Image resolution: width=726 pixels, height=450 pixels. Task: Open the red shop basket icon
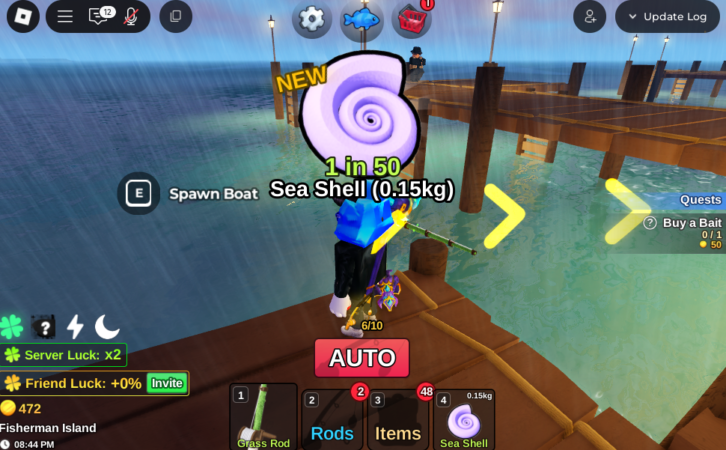411,19
